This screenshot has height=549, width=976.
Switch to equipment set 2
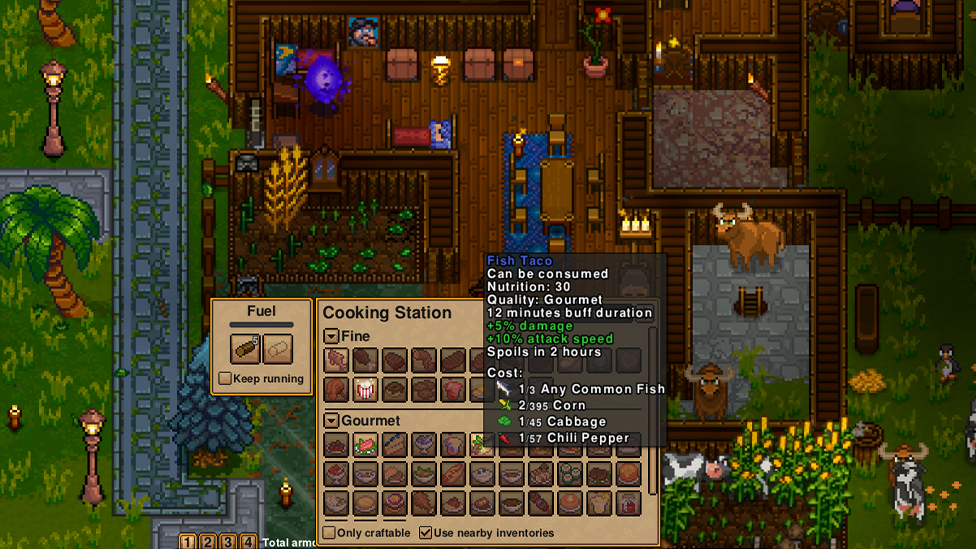(x=208, y=542)
